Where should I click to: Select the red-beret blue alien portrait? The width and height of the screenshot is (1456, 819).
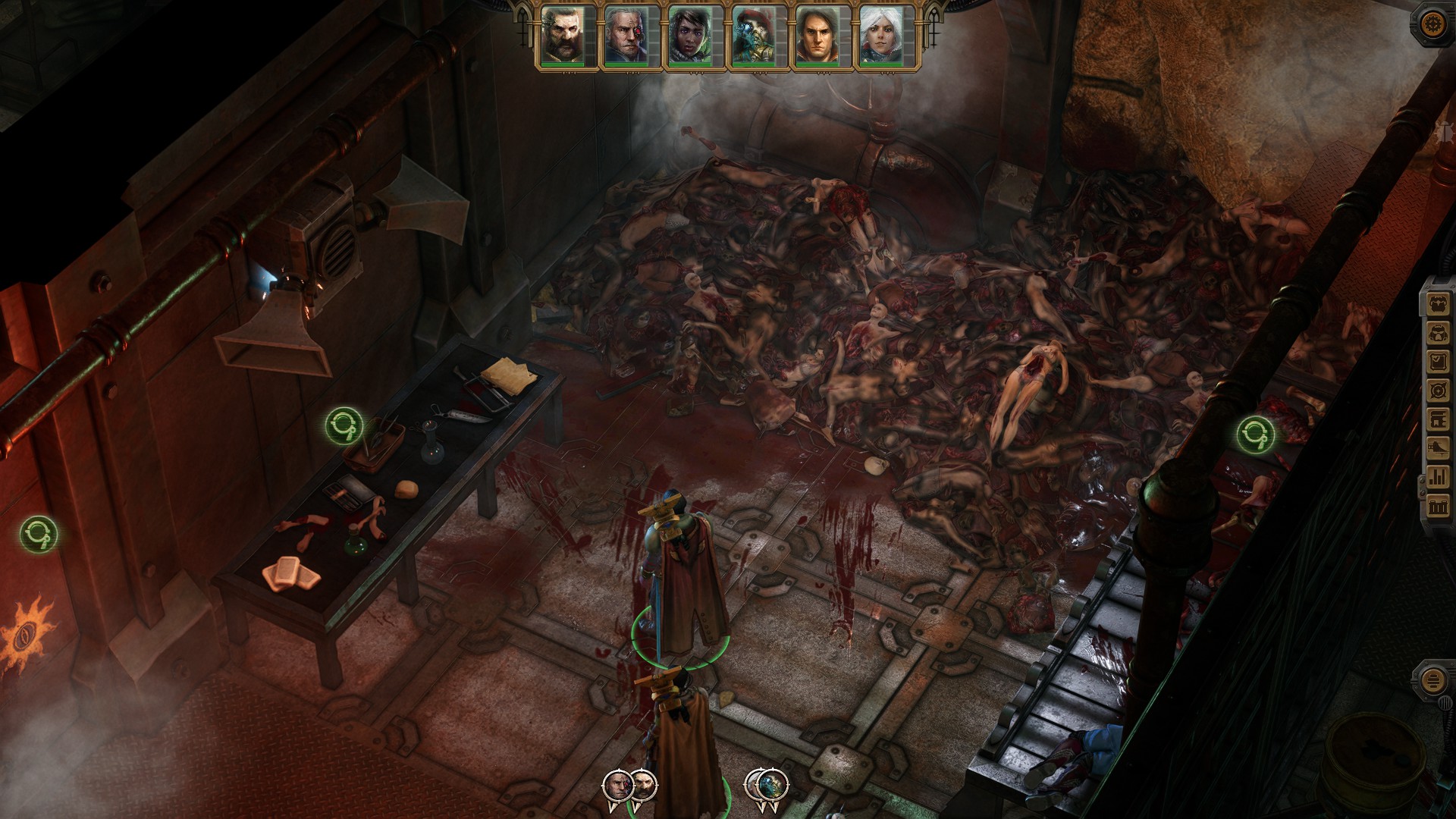pyautogui.click(x=754, y=36)
